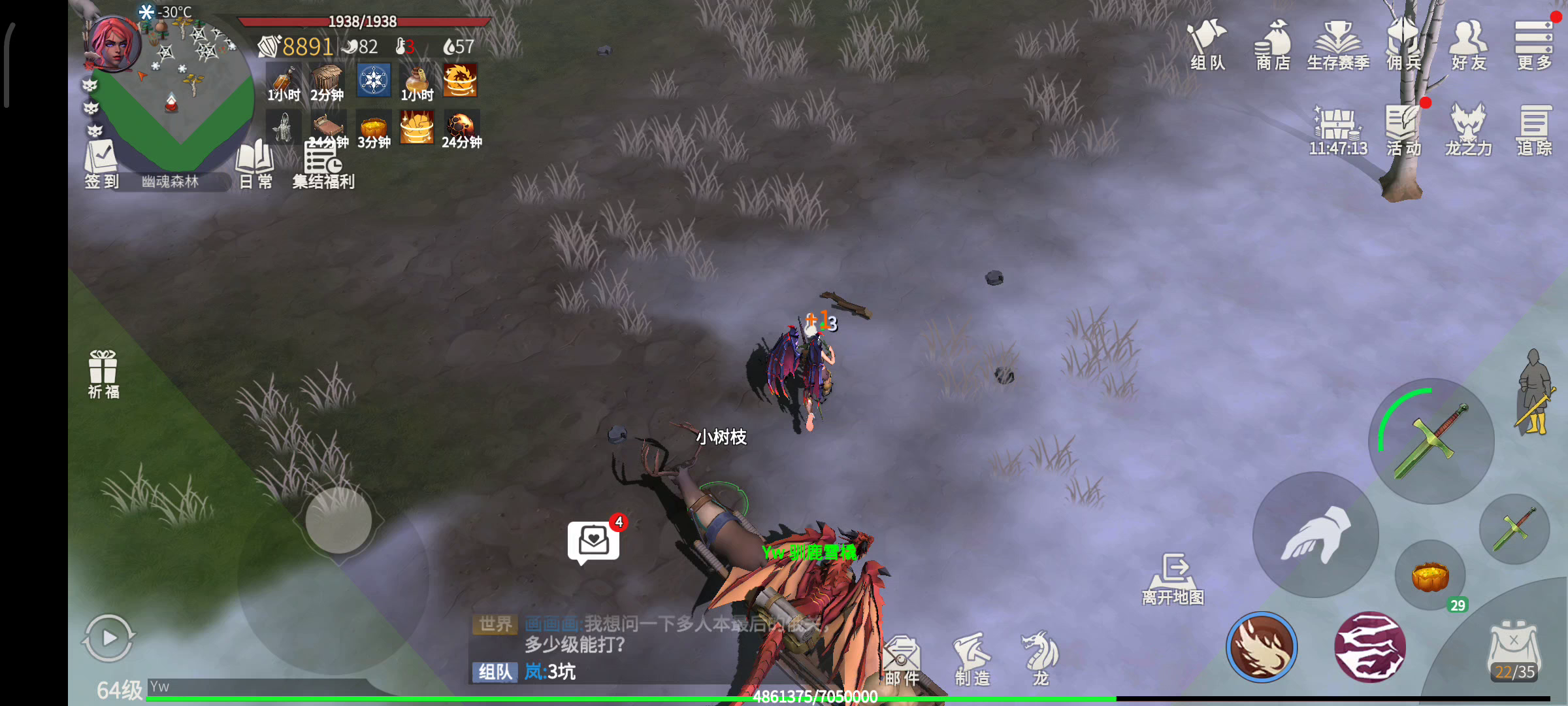Open the 佣兵 mercenary menu
1568x706 pixels.
(1403, 44)
